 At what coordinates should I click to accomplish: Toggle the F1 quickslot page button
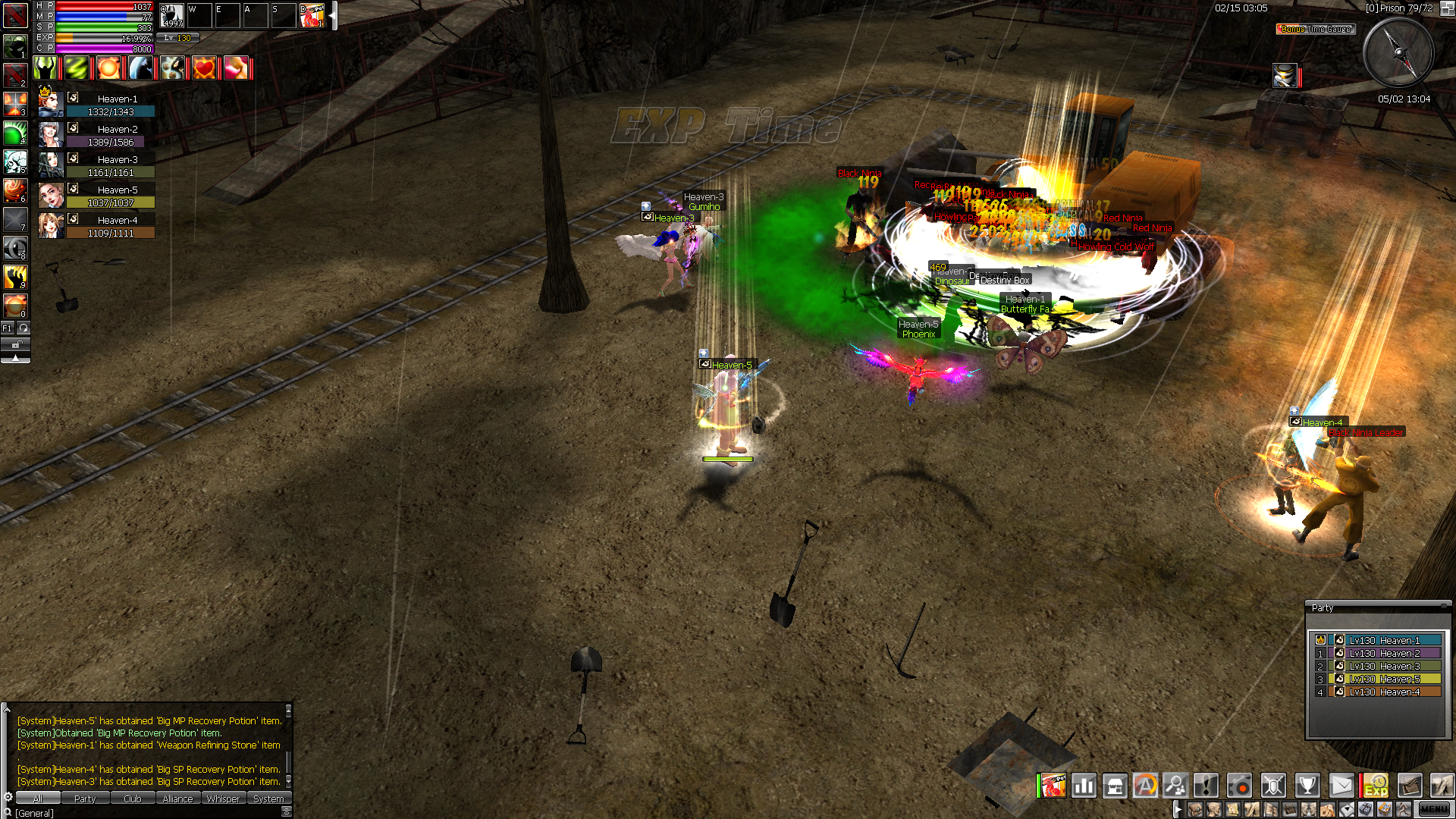(8, 328)
